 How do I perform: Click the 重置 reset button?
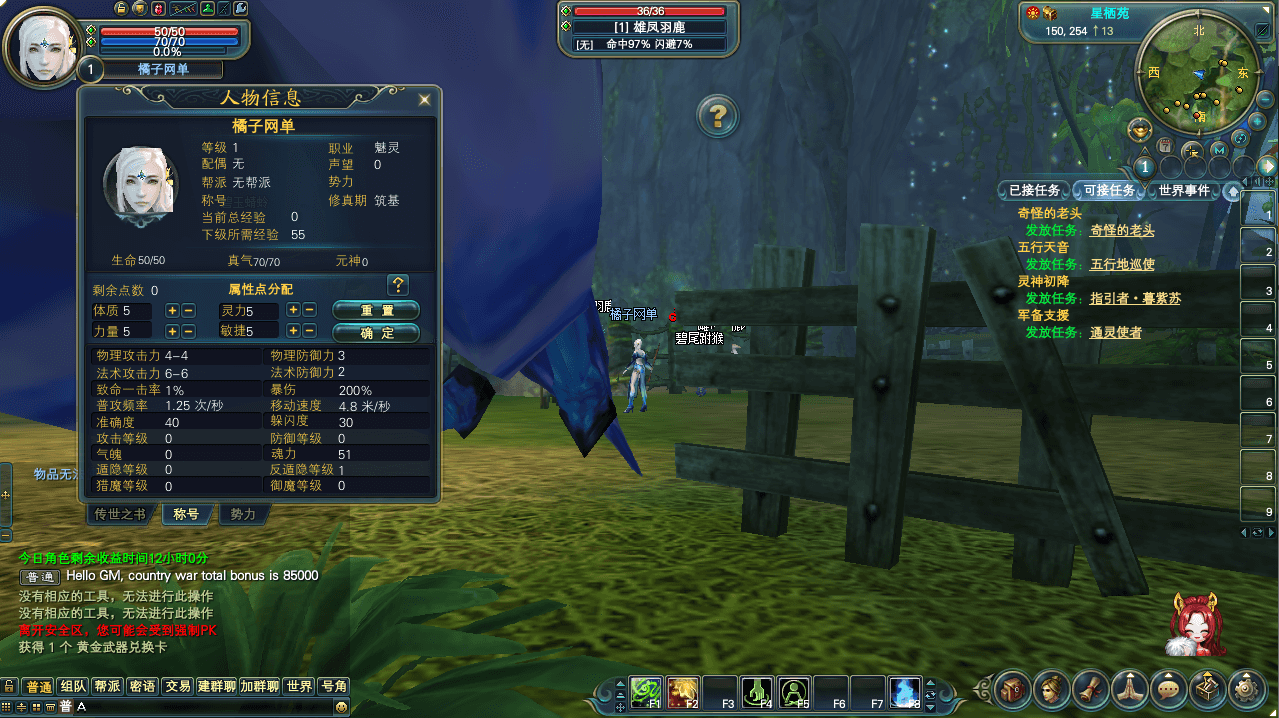(x=376, y=310)
